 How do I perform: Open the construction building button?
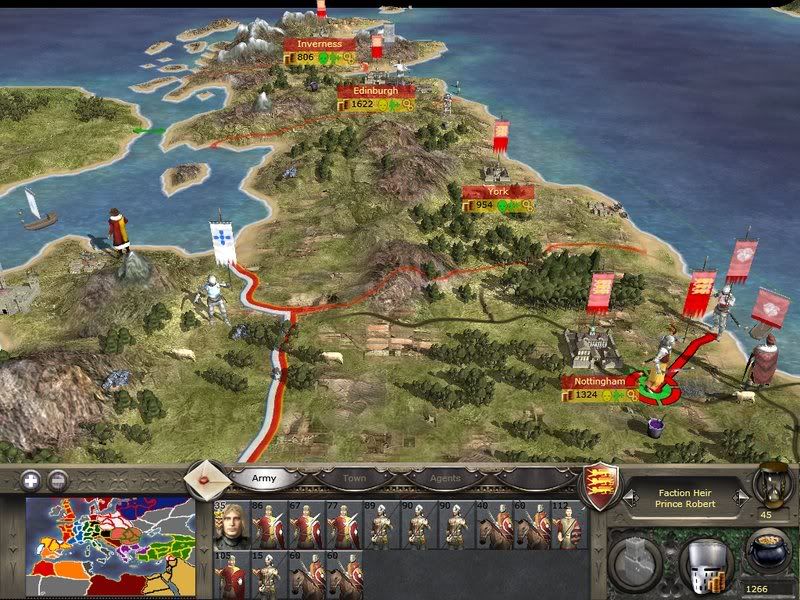coord(634,558)
